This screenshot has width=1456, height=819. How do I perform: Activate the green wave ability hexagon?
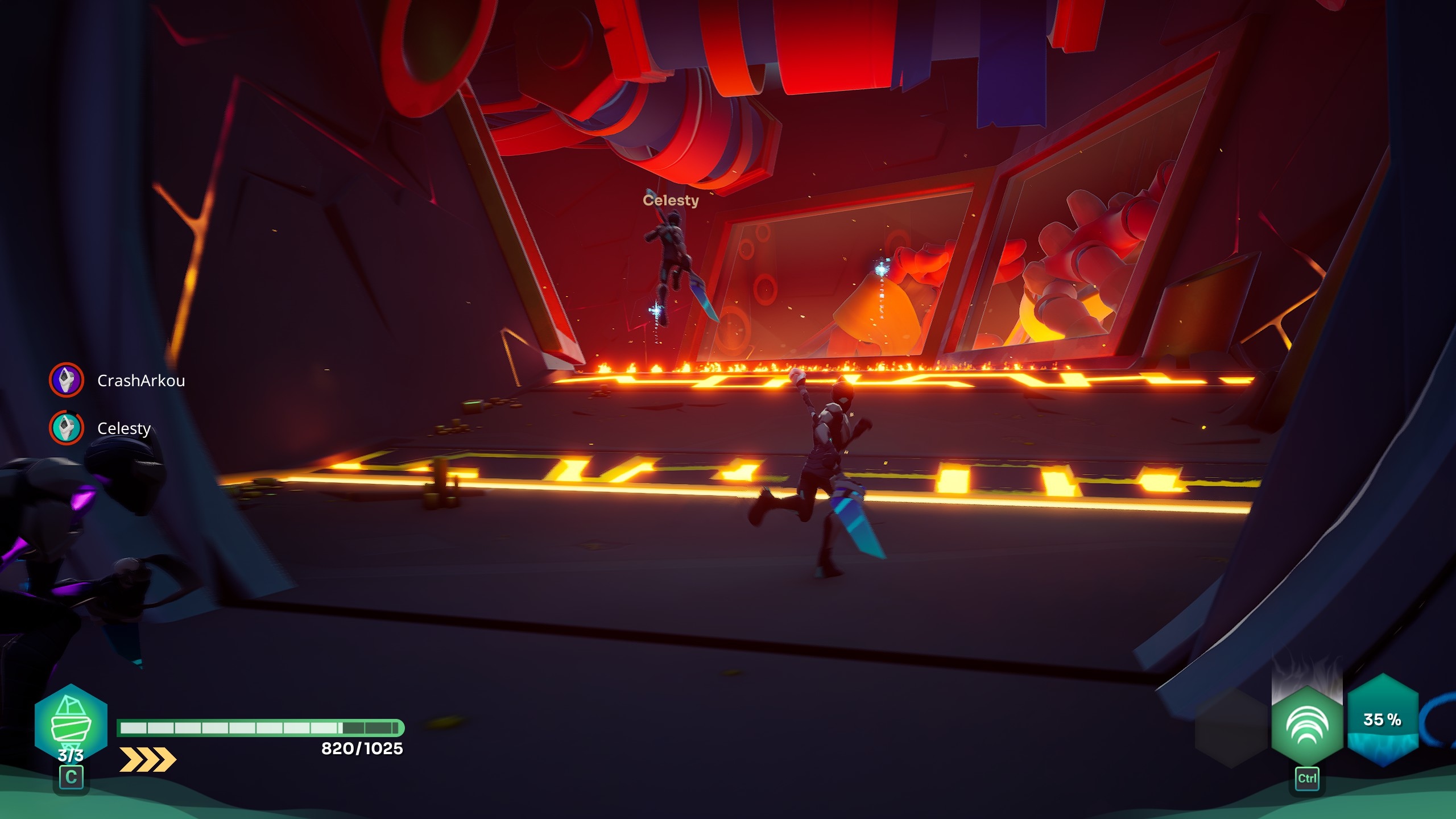coord(1306,725)
